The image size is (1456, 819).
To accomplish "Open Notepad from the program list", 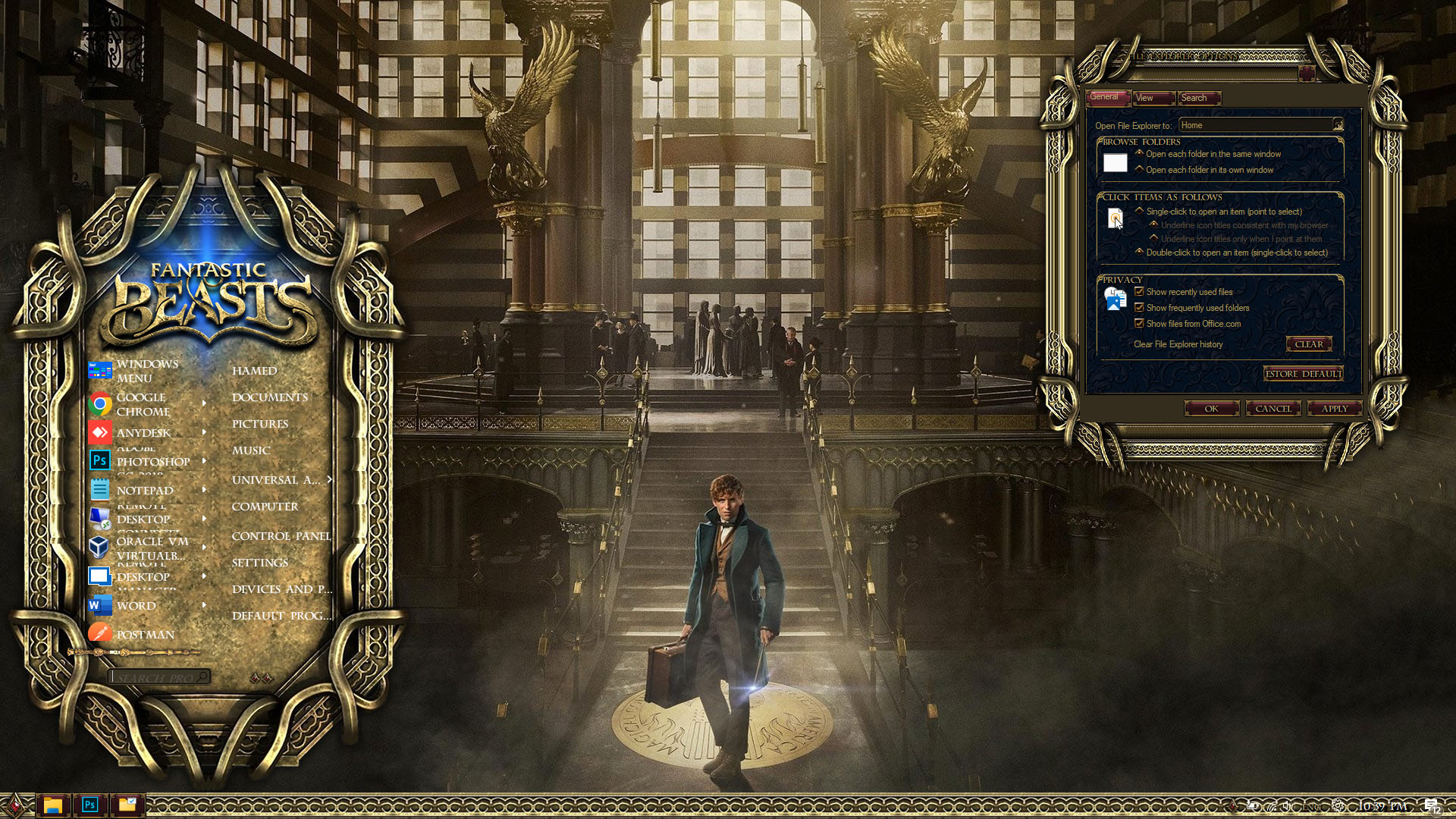I will 144,491.
